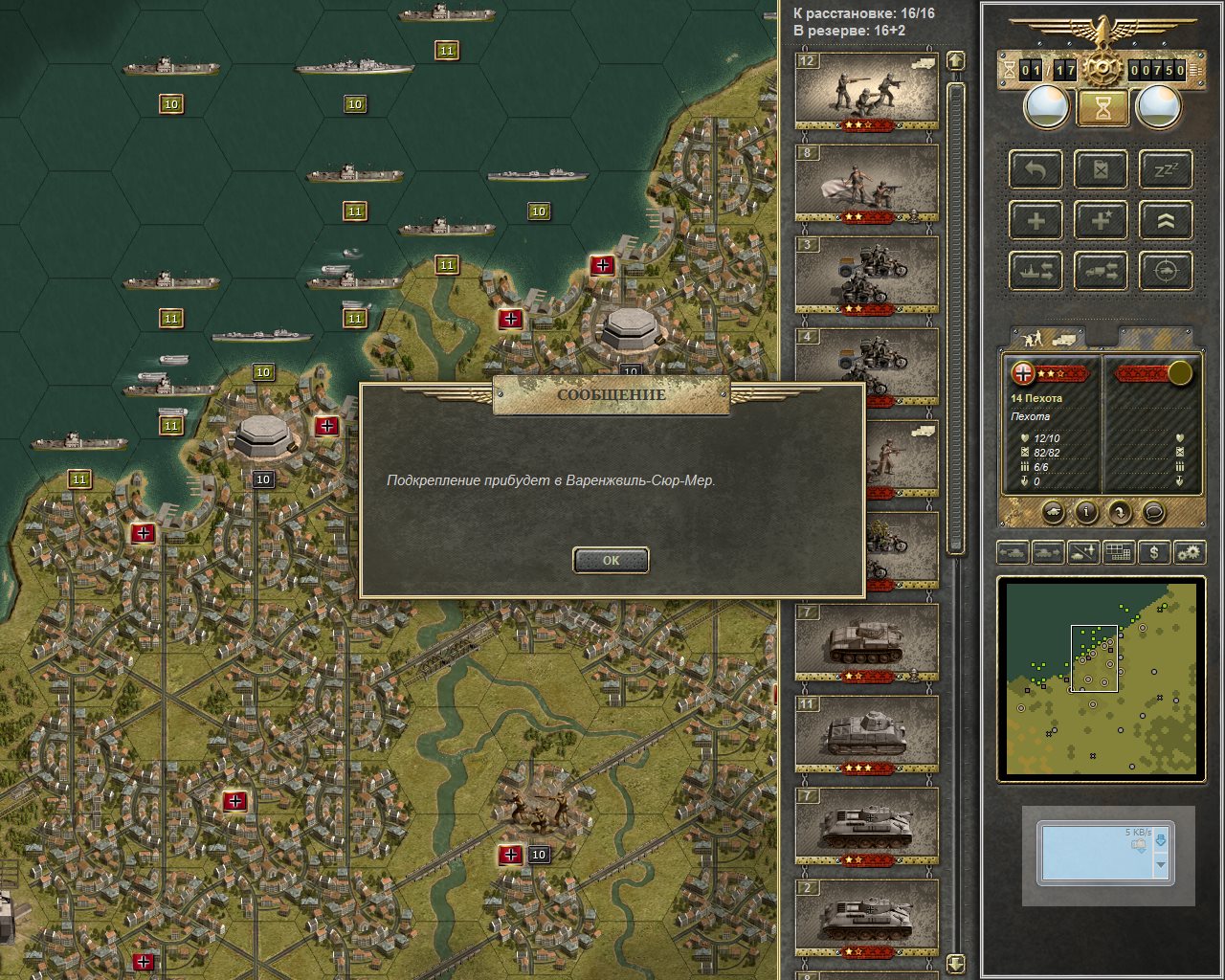Undo the last move with the arrow button
This screenshot has width=1225, height=980.
1036,171
